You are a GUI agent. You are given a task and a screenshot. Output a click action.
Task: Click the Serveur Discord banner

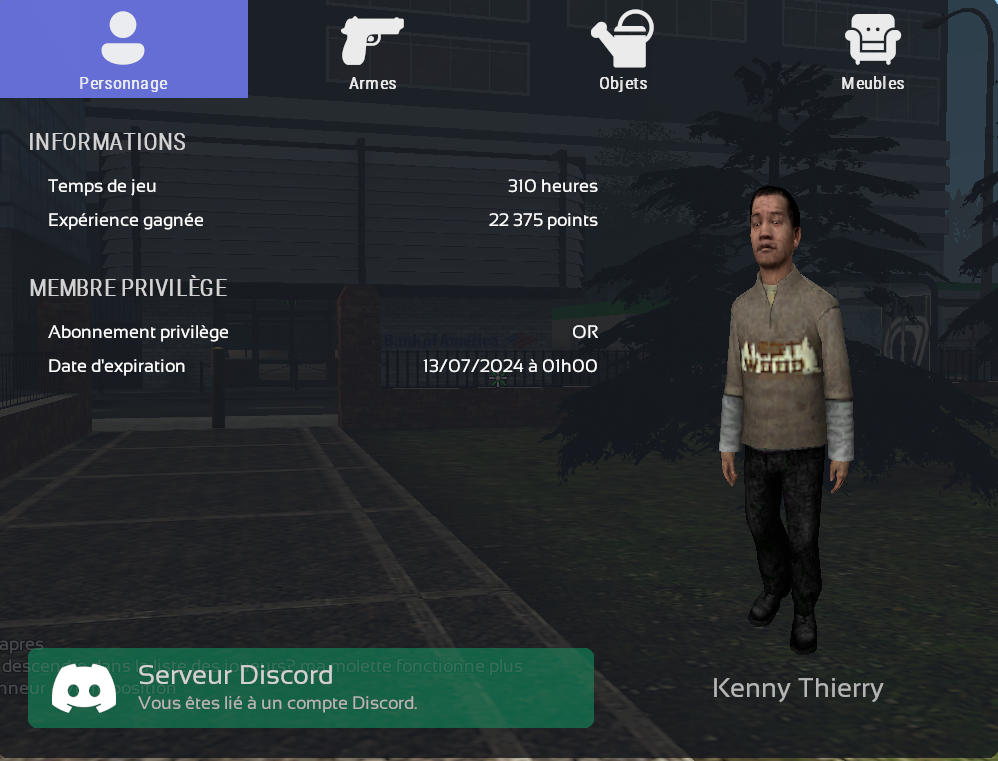[x=310, y=688]
